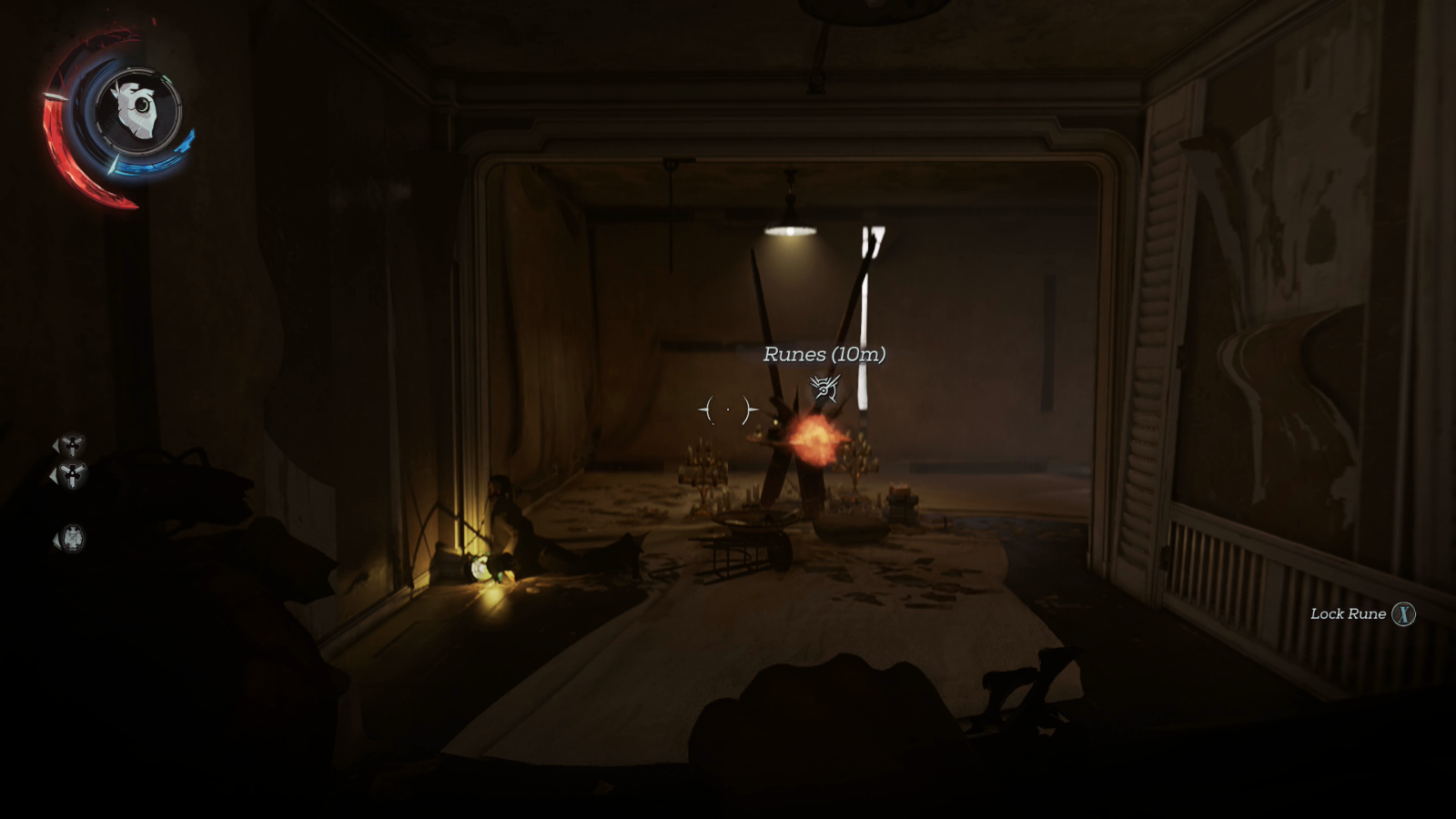This screenshot has height=819, width=1456.
Task: Click the lower crossbow bolt ammo icon
Action: pos(72,472)
